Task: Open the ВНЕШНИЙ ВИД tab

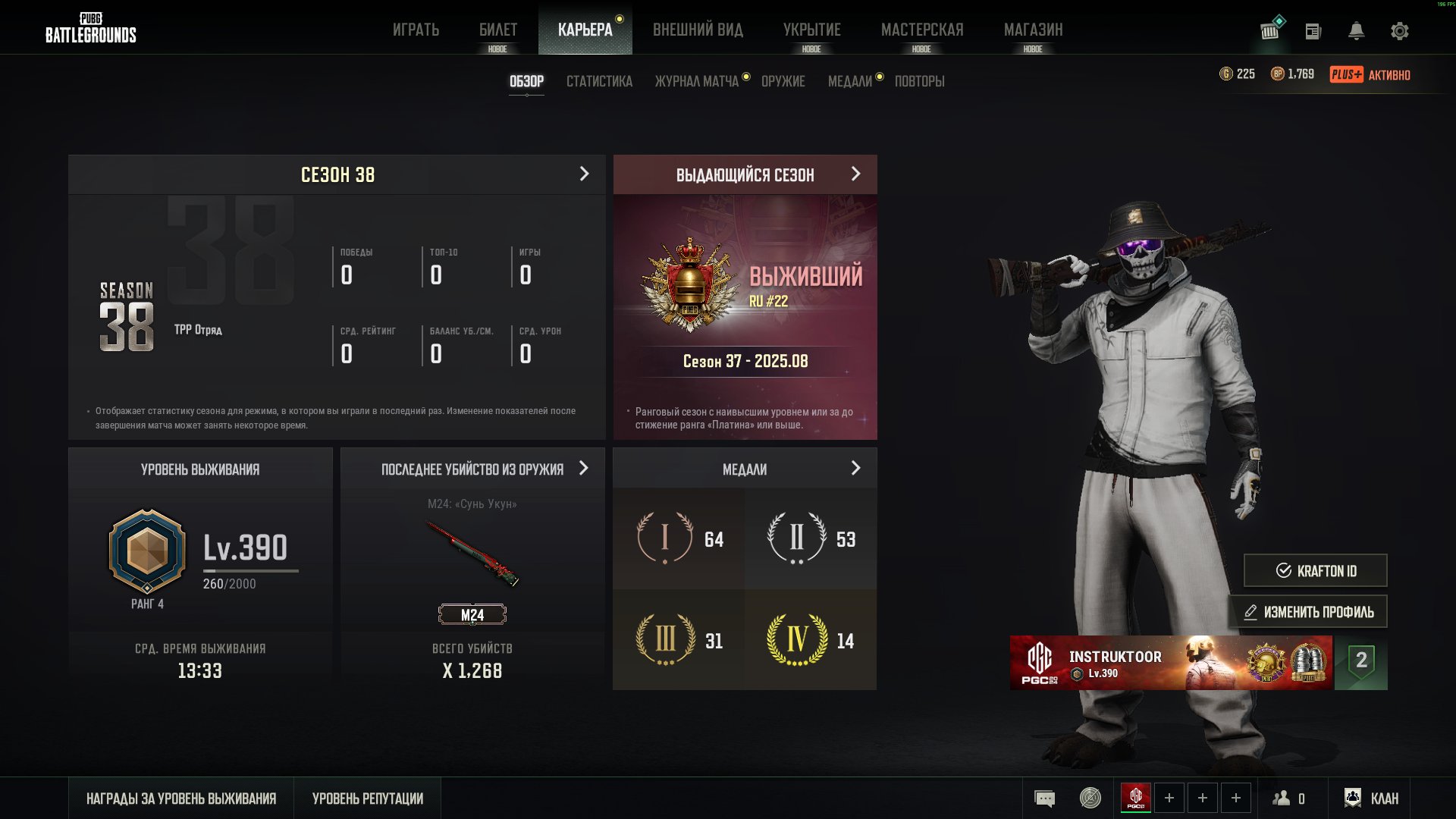Action: (698, 30)
